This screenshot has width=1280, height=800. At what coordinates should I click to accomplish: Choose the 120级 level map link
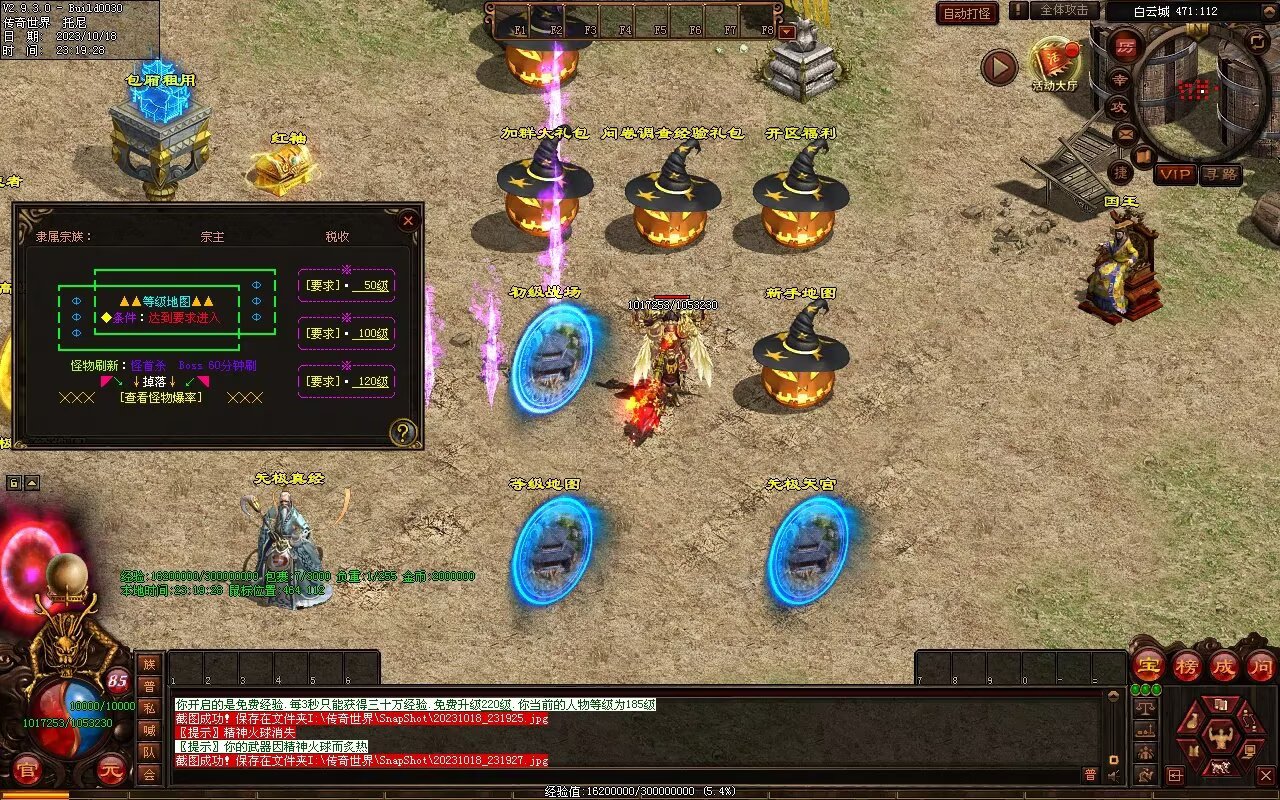370,381
